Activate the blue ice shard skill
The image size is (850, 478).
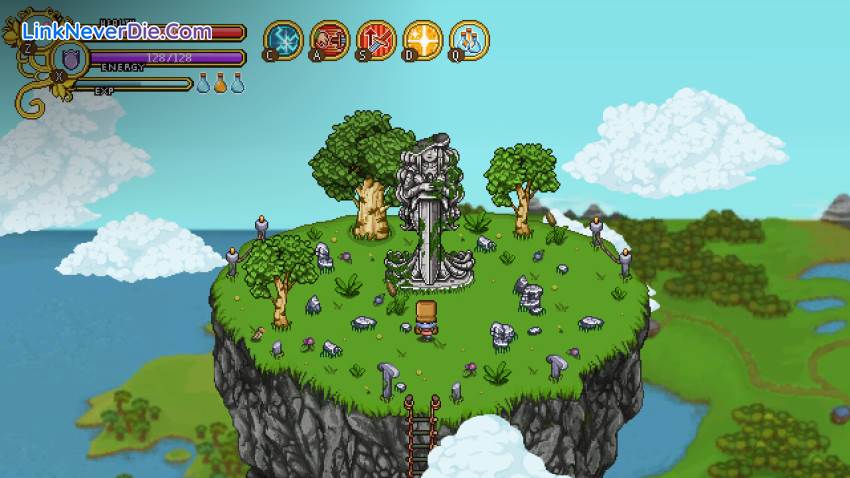(283, 40)
